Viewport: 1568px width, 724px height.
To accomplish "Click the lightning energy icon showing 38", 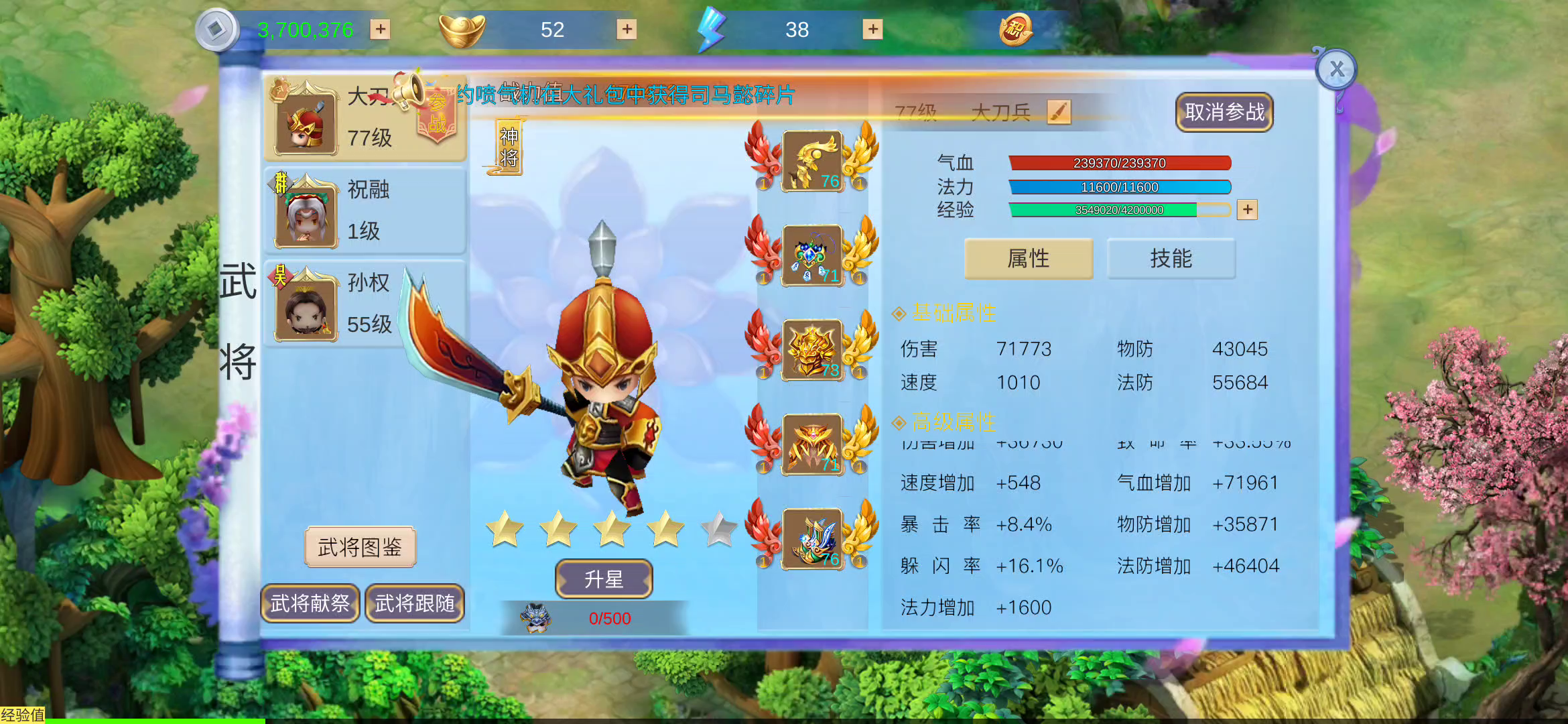I will point(712,28).
